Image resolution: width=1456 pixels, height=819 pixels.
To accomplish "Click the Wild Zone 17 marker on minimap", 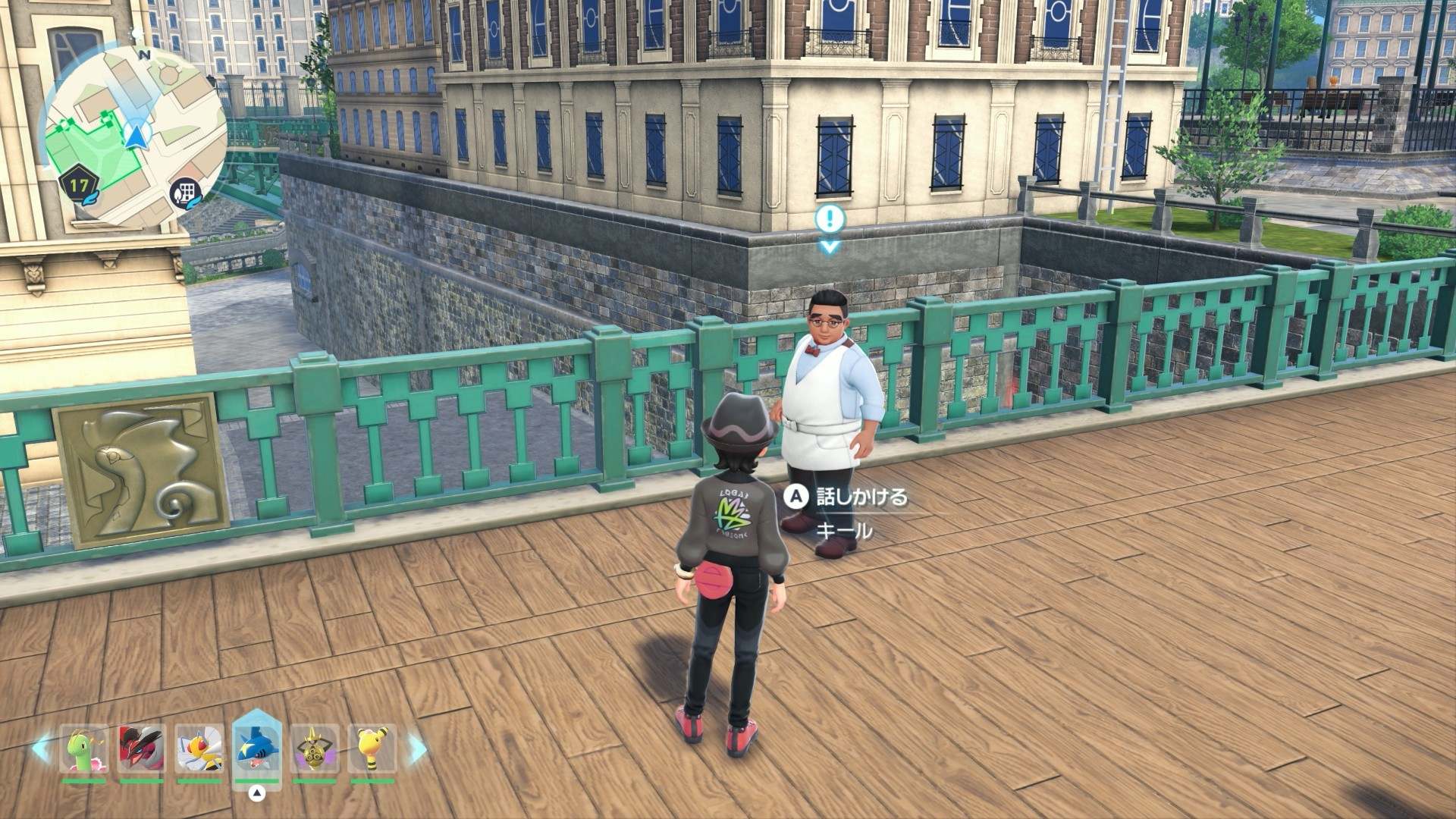I will pos(79,185).
